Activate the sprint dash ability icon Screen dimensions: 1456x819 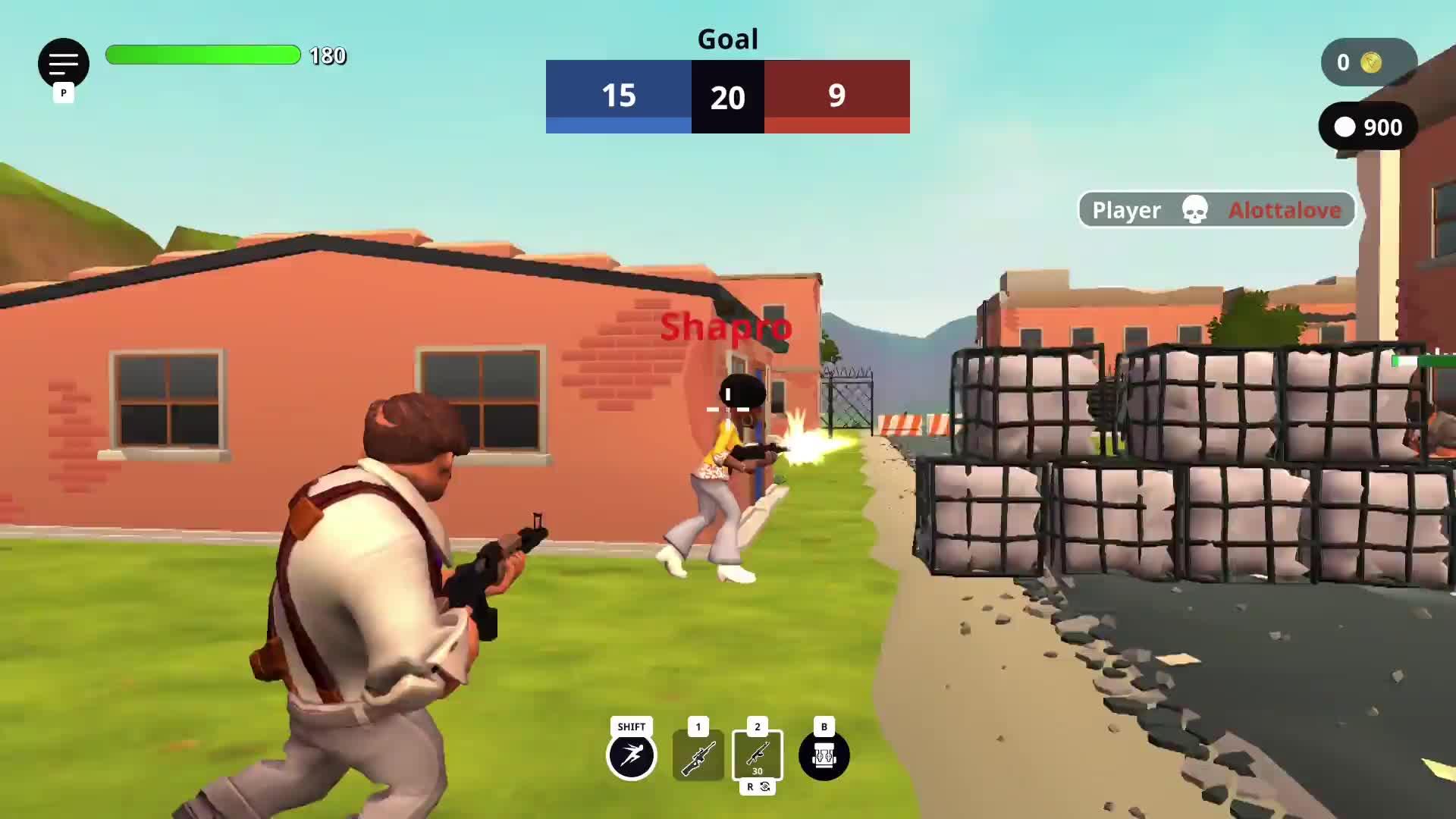631,755
